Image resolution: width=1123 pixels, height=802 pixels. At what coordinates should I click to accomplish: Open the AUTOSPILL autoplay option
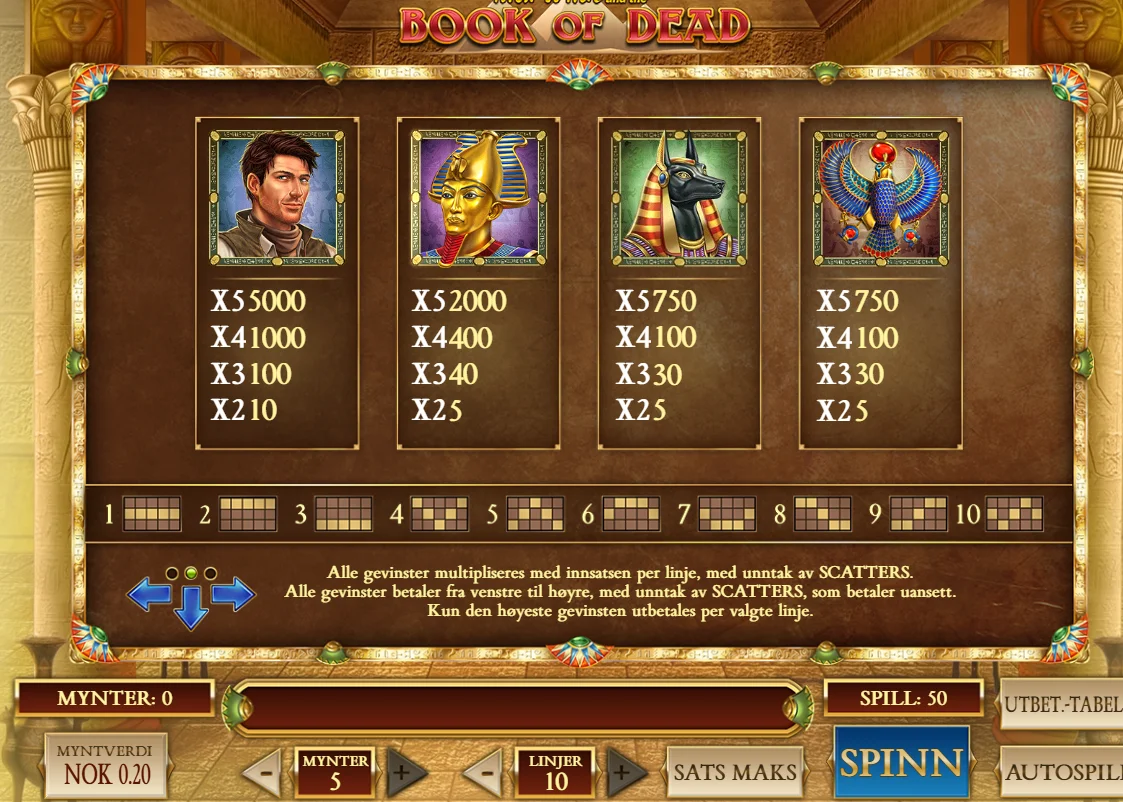[x=1063, y=772]
